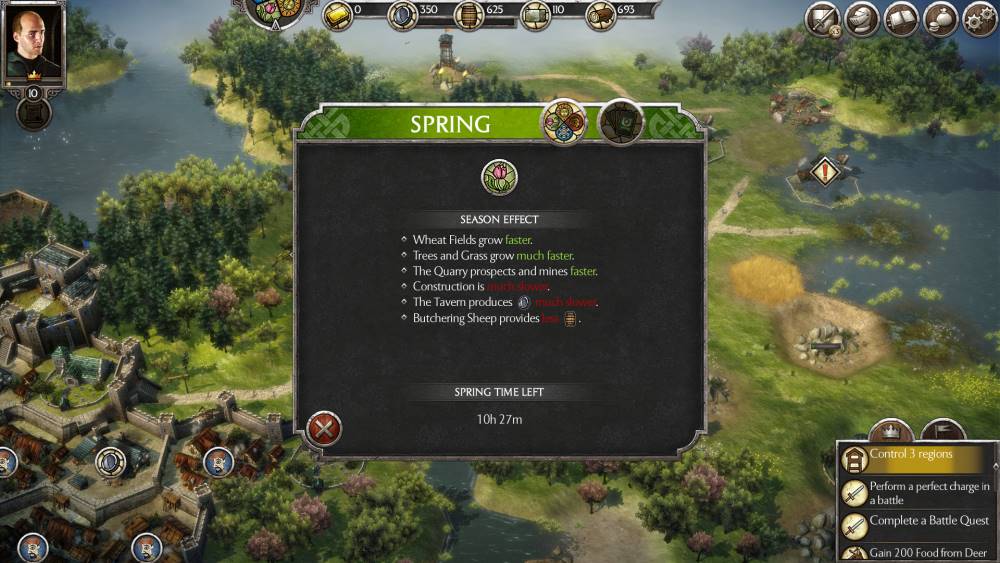1000x563 pixels.
Task: Open the book codex menu
Action: [x=901, y=18]
